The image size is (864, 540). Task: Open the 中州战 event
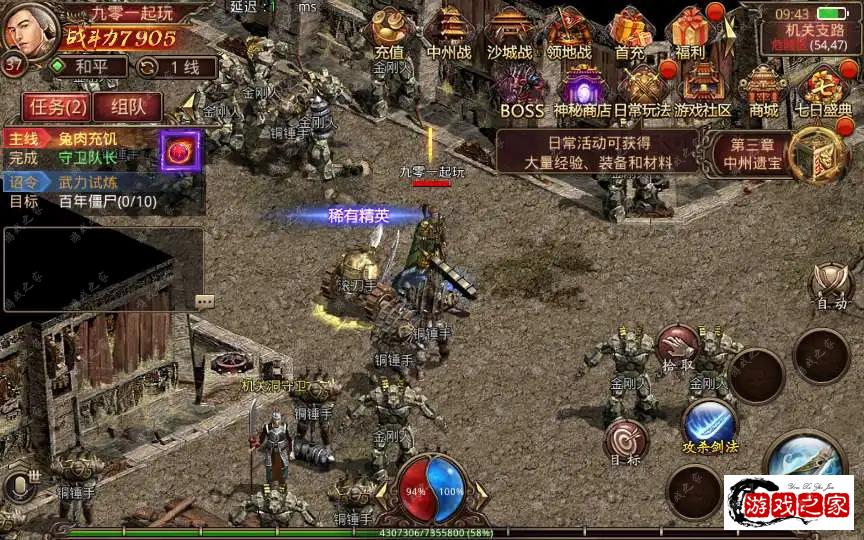pos(448,34)
